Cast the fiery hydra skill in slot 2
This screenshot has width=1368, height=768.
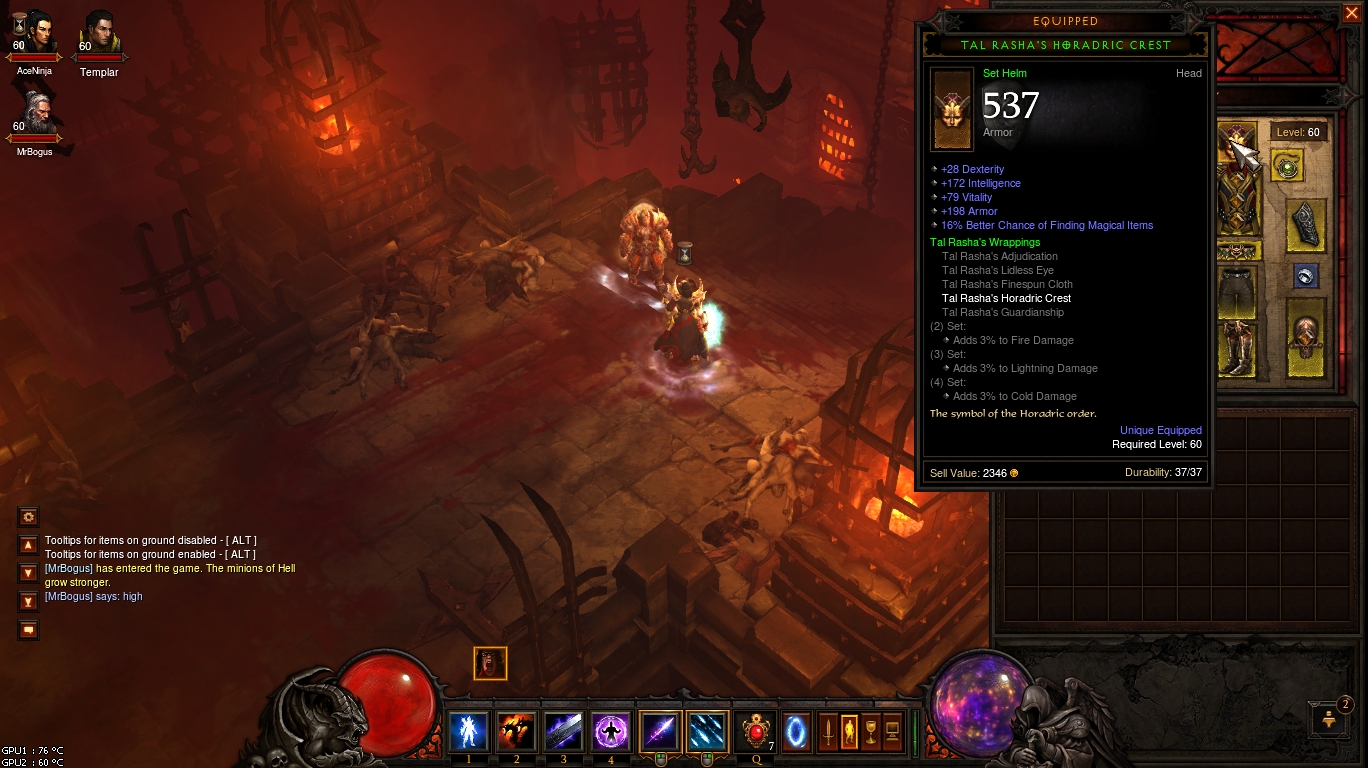516,732
